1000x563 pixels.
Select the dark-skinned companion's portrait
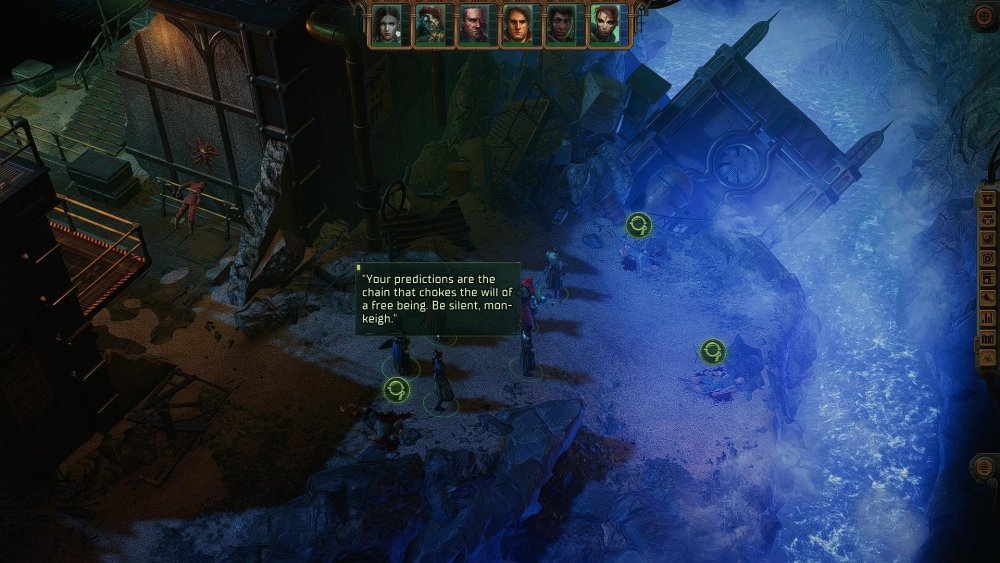(560, 25)
